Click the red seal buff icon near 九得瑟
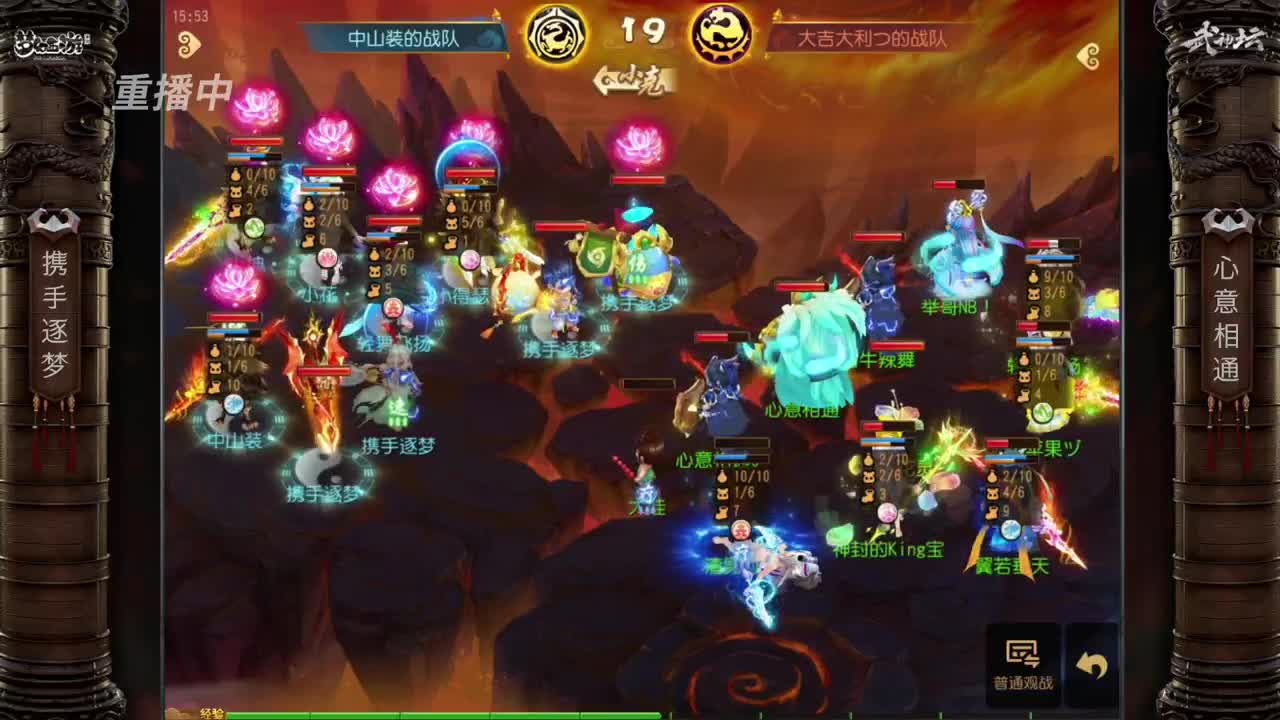 point(391,307)
